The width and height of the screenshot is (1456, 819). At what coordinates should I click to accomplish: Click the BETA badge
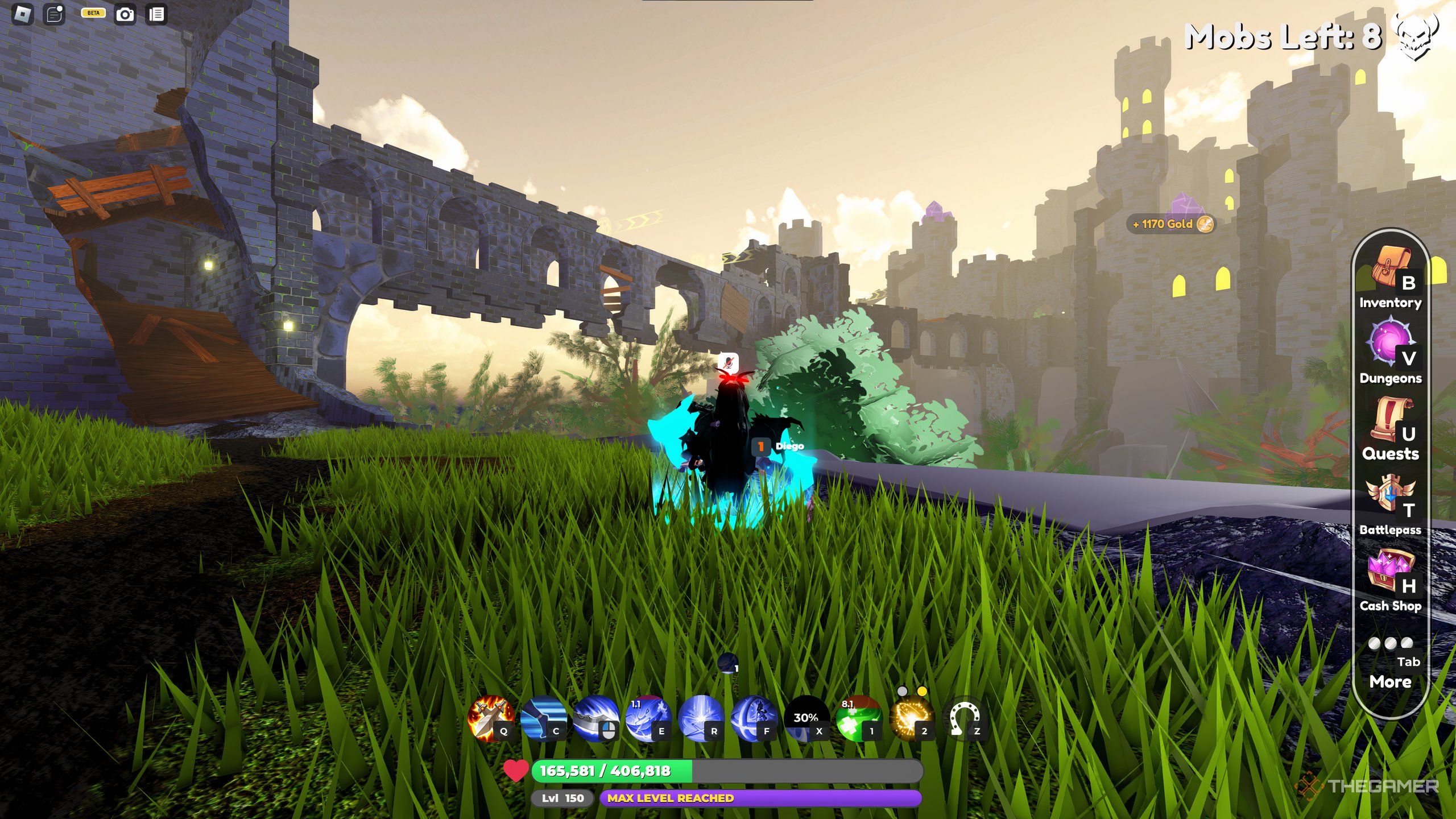pos(93,13)
